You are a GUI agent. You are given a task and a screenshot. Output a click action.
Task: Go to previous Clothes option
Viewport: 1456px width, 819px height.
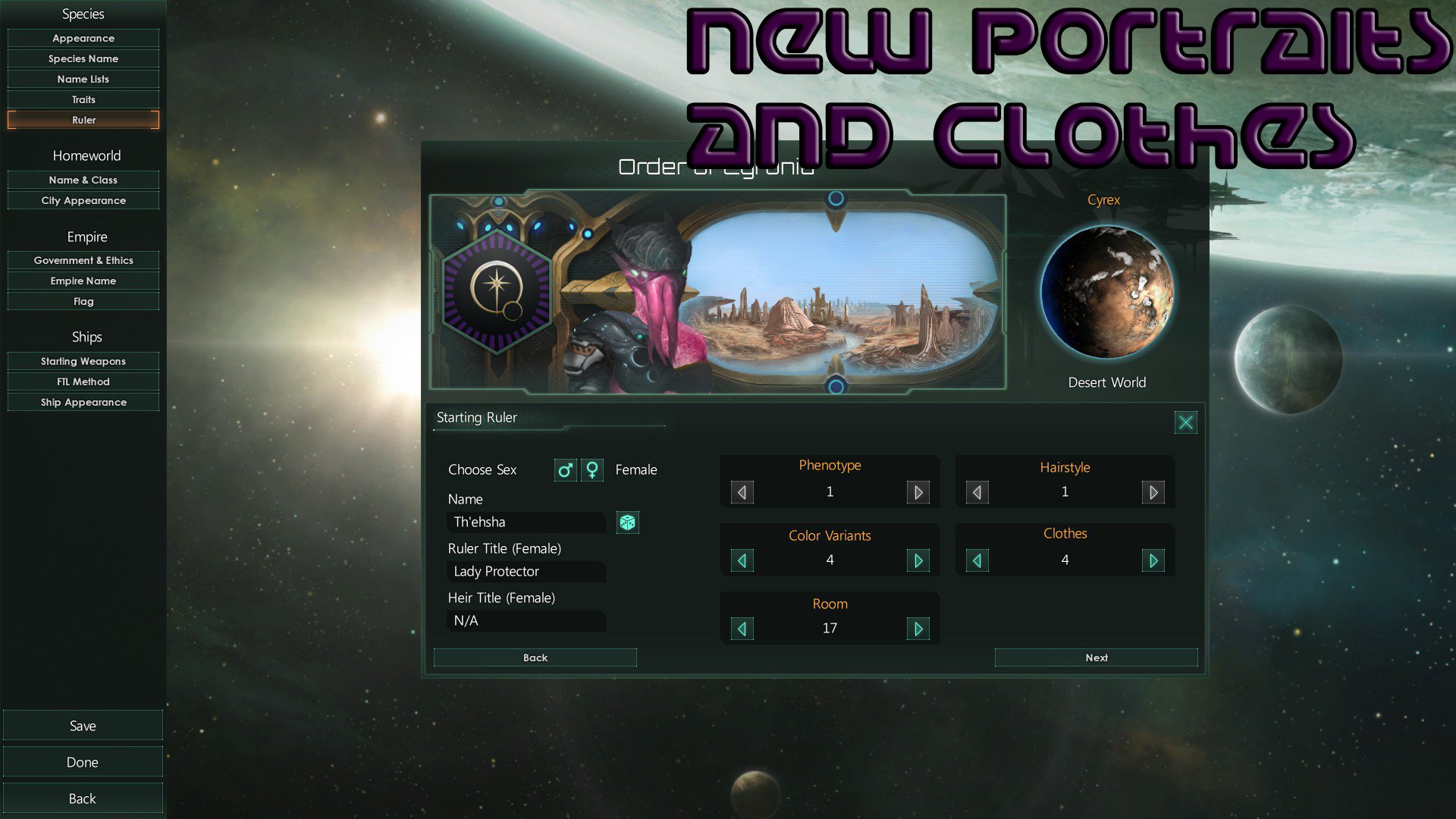pyautogui.click(x=977, y=560)
